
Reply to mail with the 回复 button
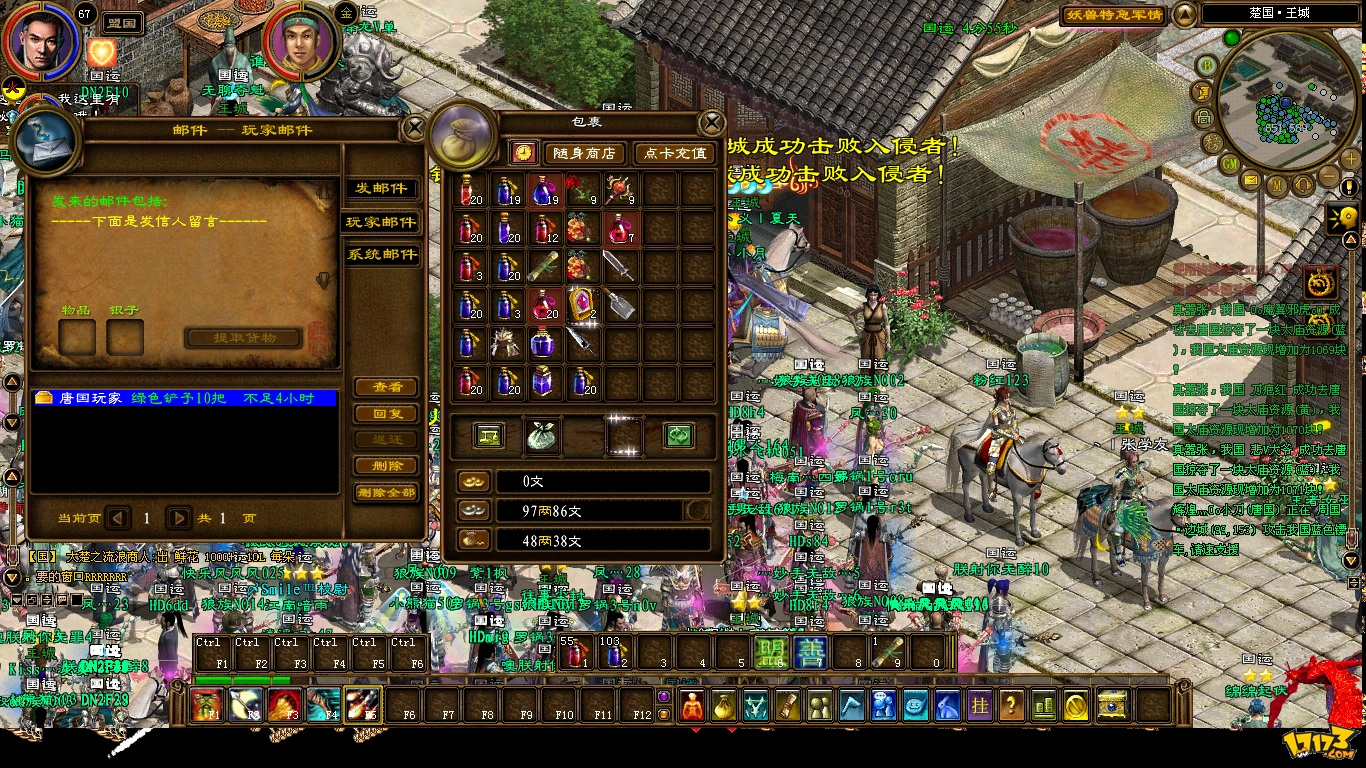[386, 414]
